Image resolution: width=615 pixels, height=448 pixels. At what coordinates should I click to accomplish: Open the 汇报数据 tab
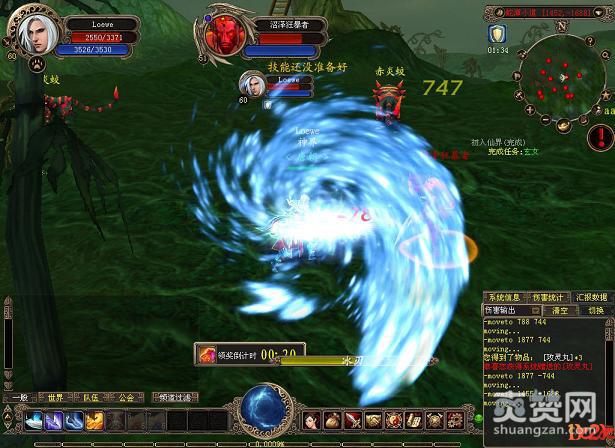594,297
